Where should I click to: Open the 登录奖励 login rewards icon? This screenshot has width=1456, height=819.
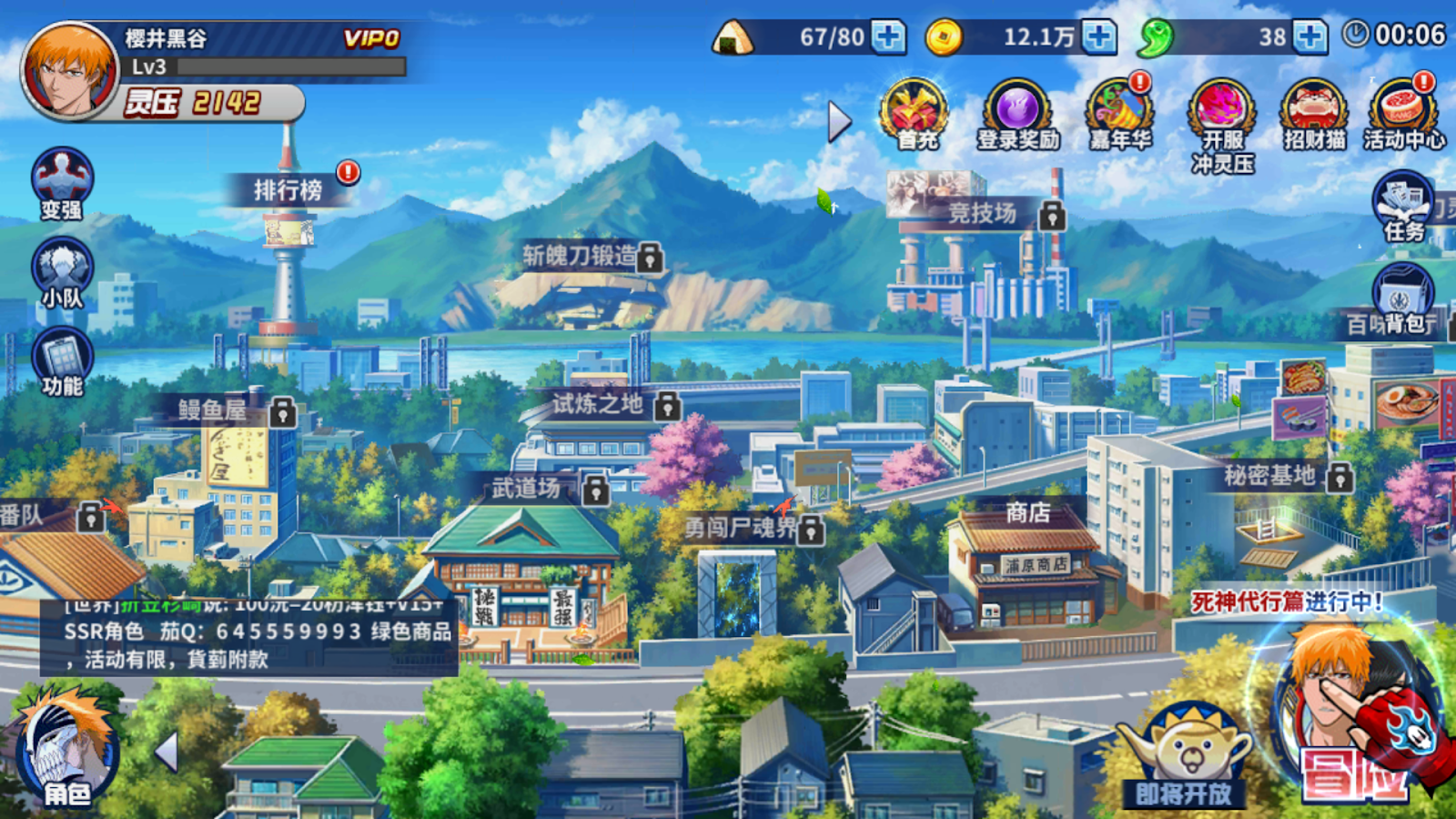tap(1018, 111)
